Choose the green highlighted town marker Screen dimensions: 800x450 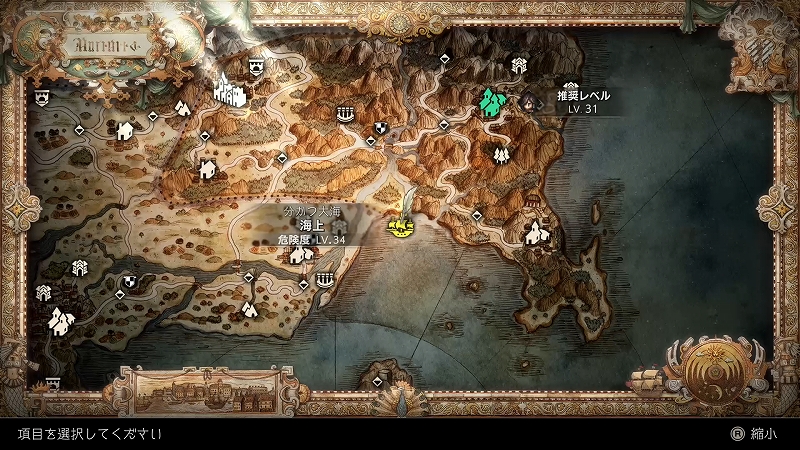(x=490, y=101)
